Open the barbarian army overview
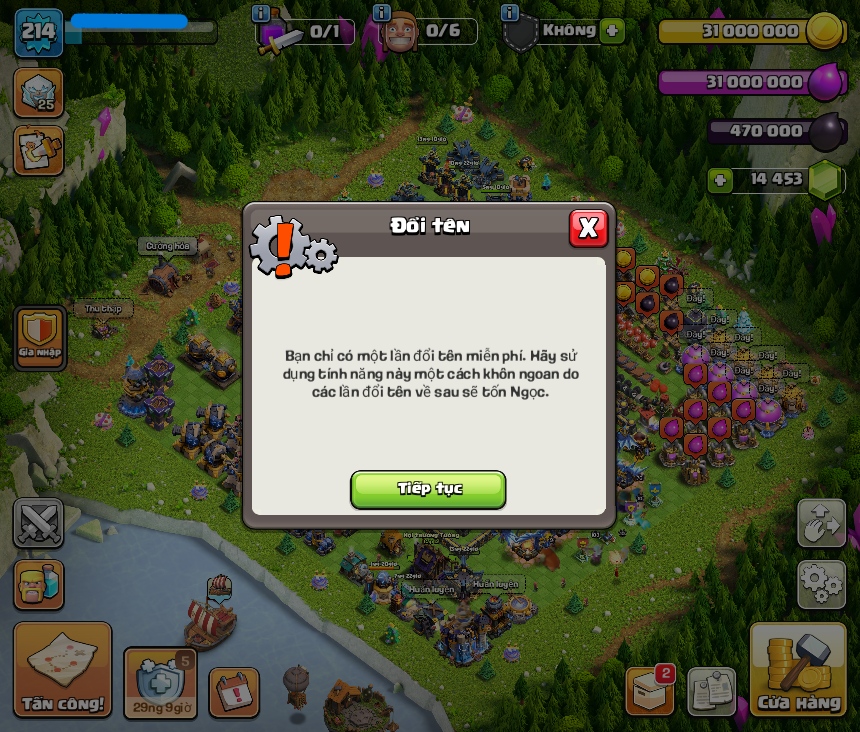This screenshot has width=860, height=732. pos(39,584)
